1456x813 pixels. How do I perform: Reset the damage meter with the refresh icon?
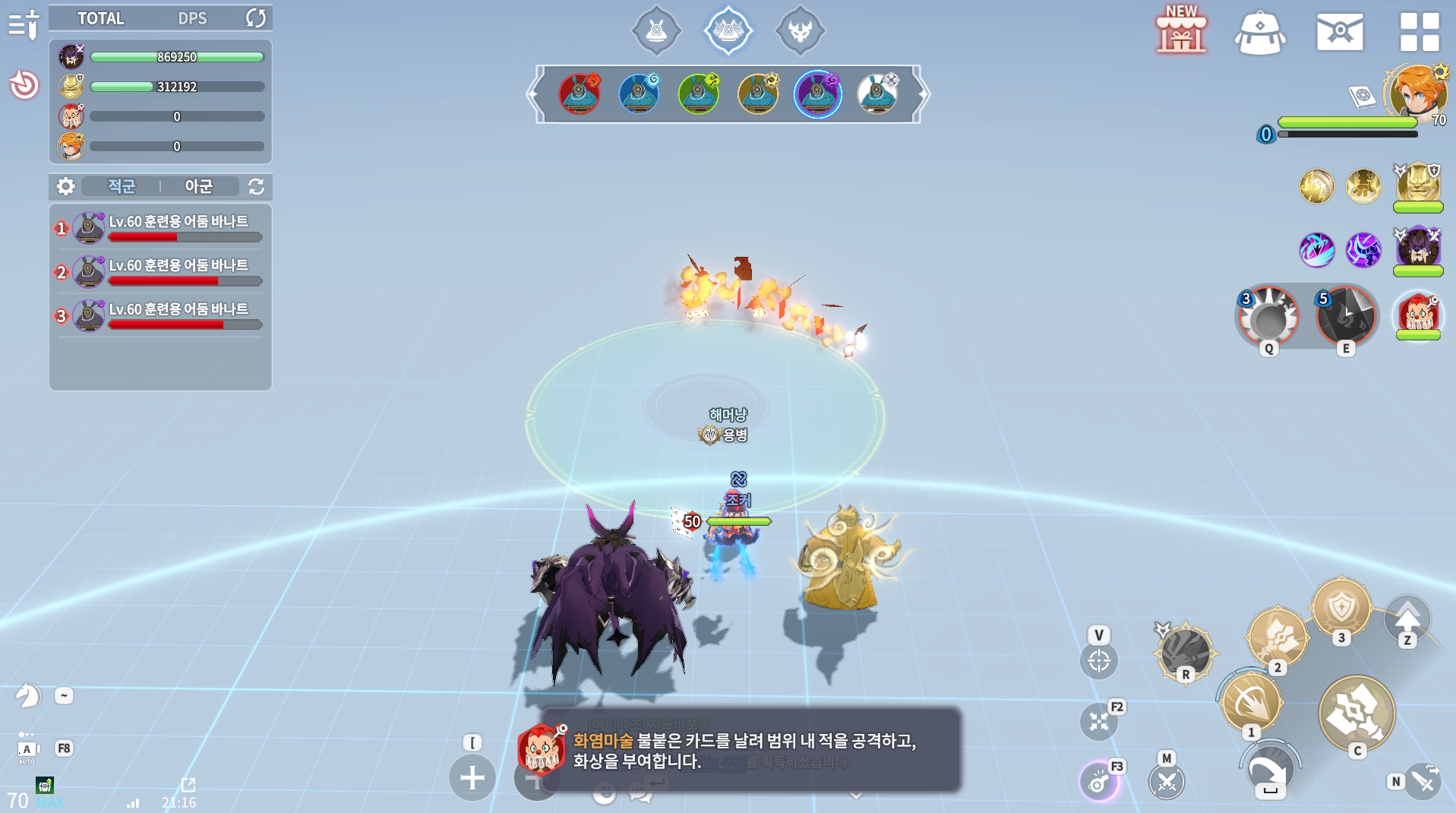256,18
